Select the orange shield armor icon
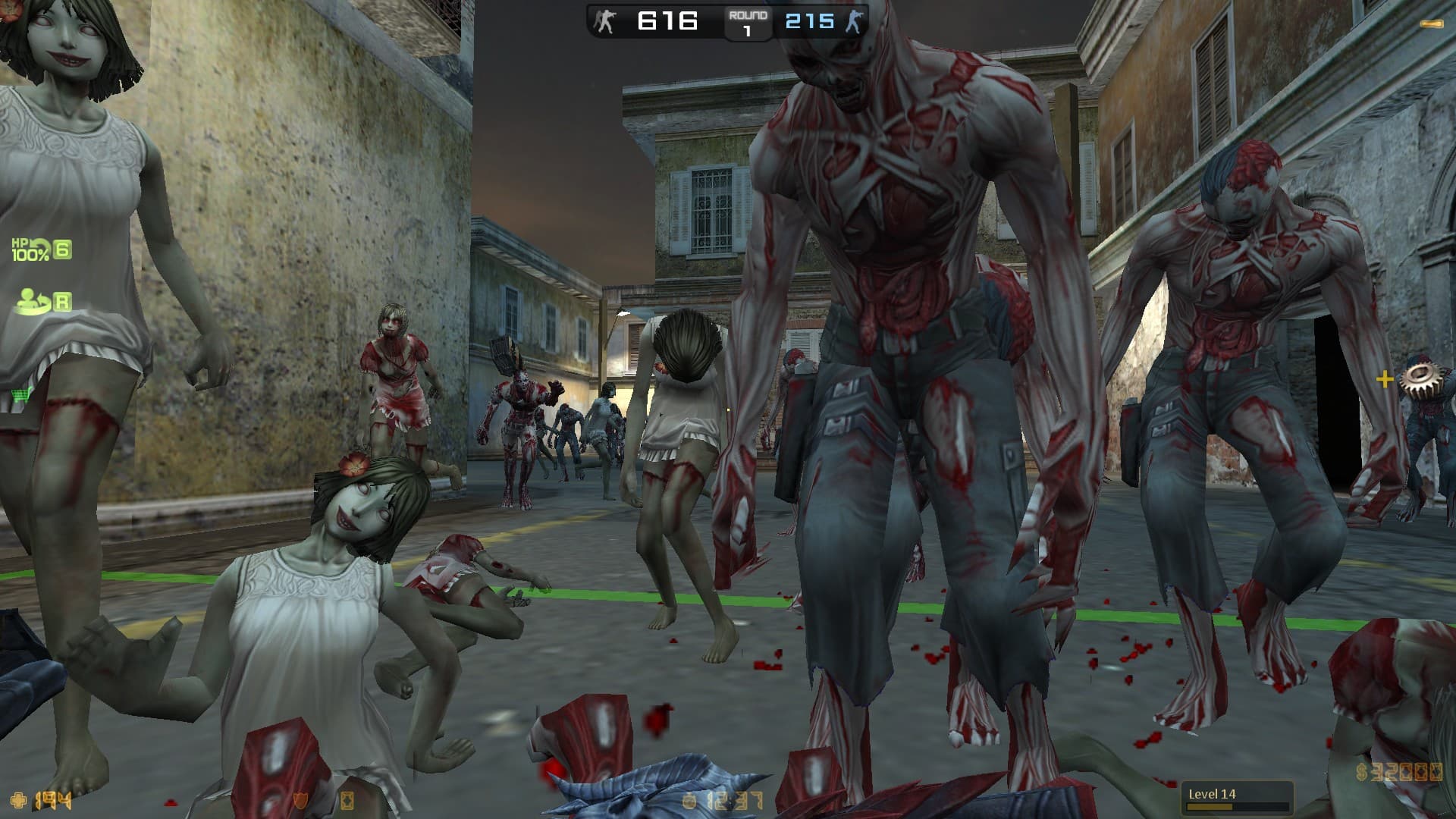1456x819 pixels. pos(301,799)
